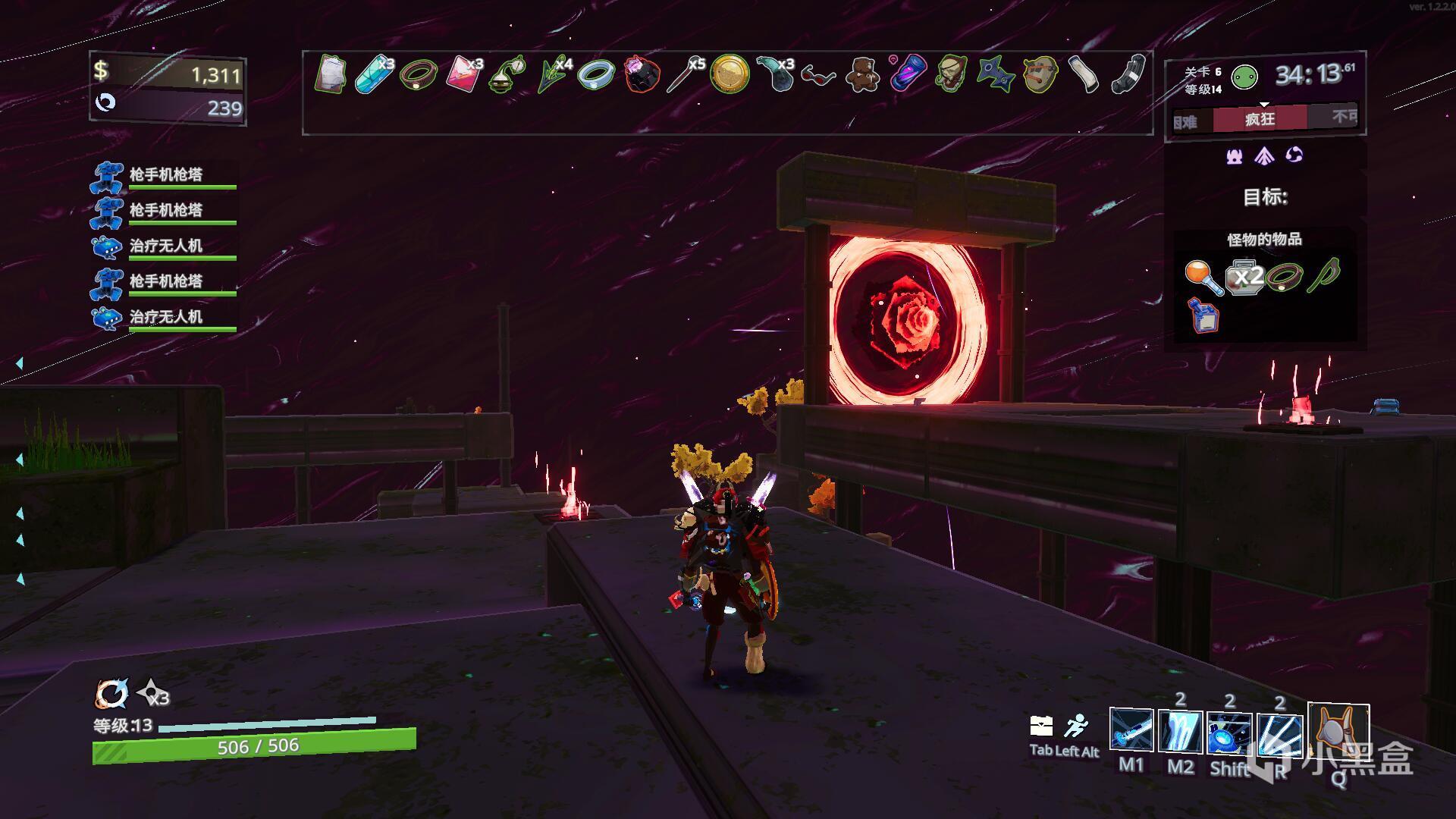Select the orange orb wand monster item
The image size is (1456, 819).
point(1203,277)
